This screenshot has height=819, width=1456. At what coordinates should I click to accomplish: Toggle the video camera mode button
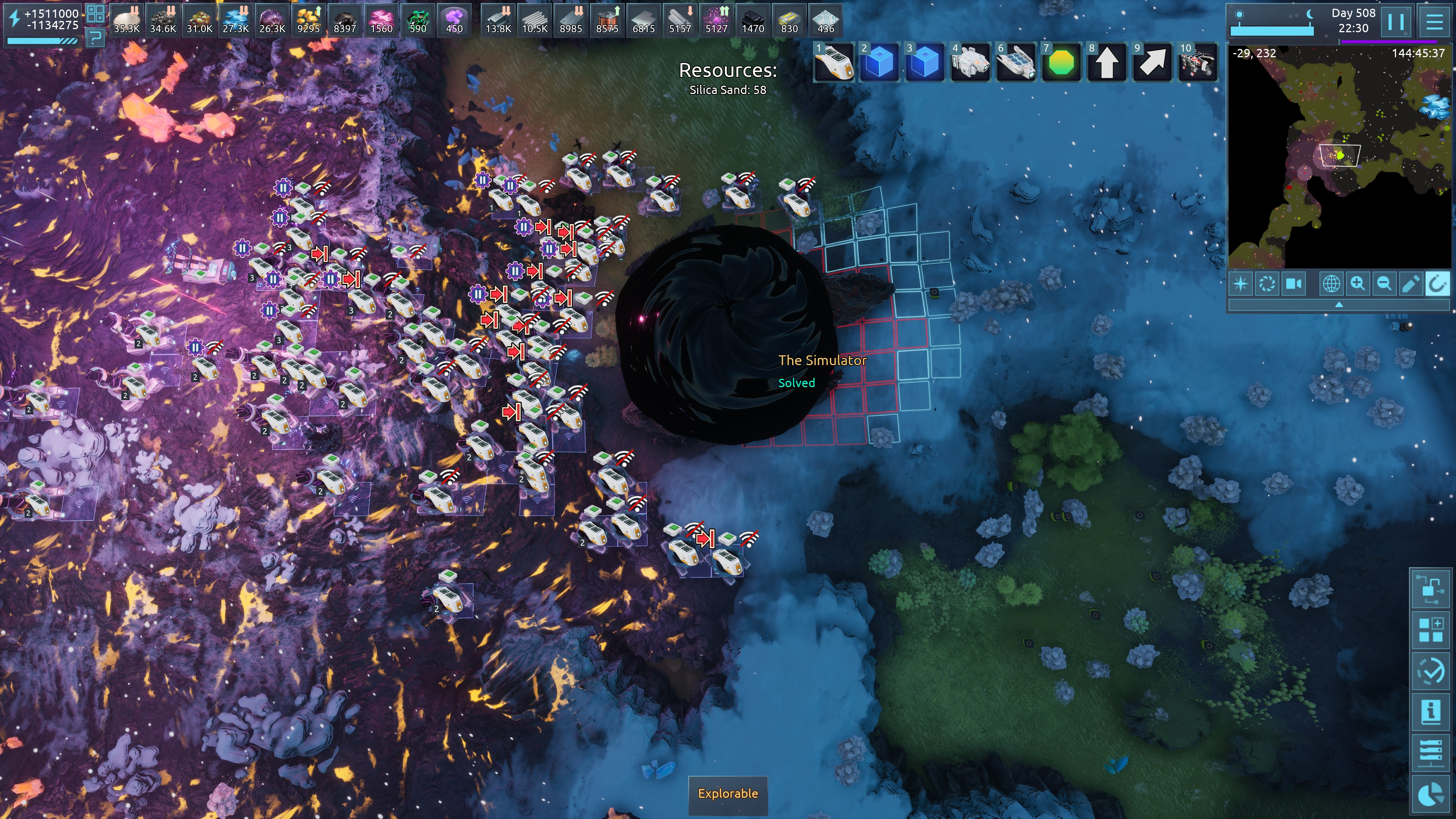[x=1294, y=283]
